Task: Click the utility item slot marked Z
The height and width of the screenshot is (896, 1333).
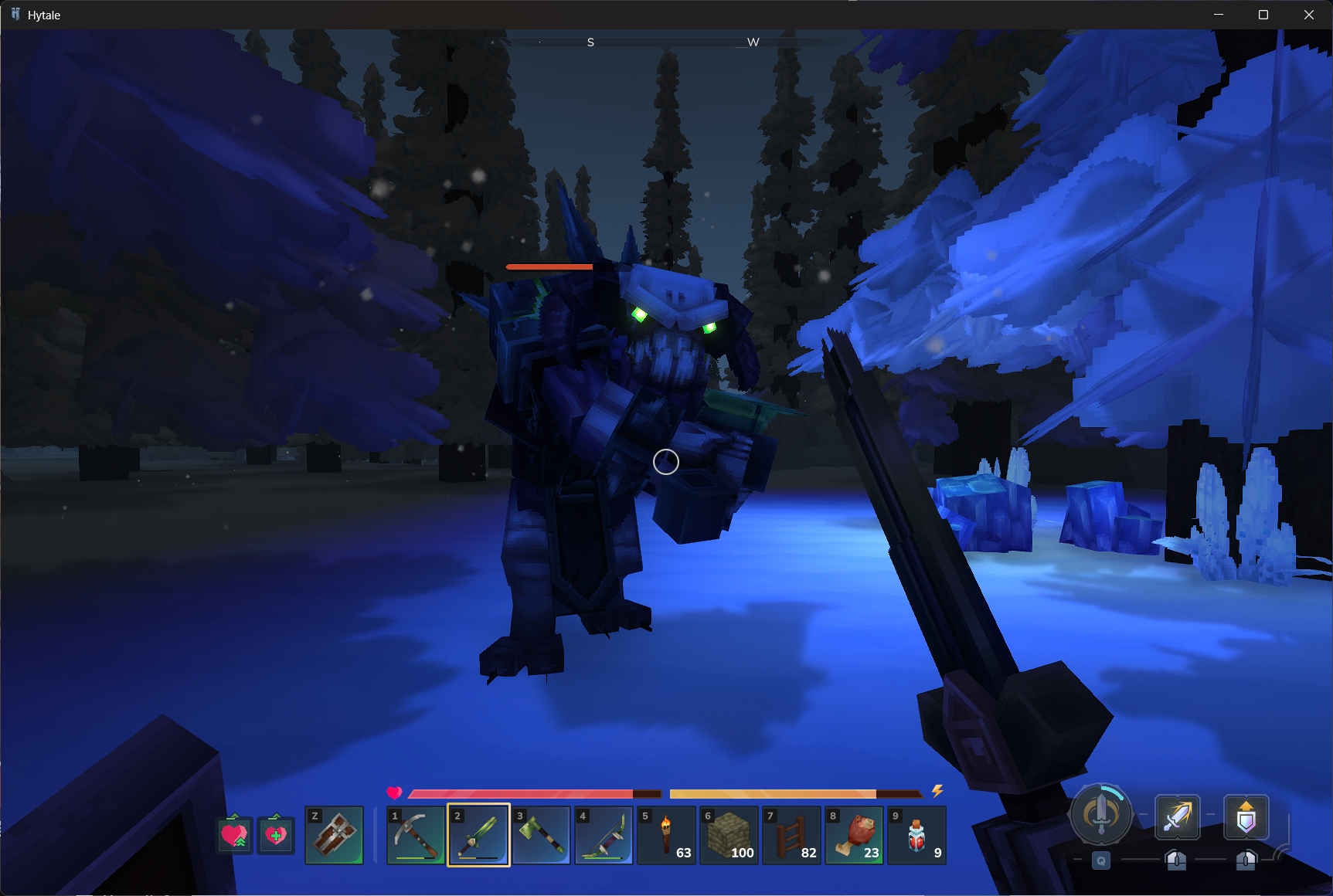Action: (334, 835)
